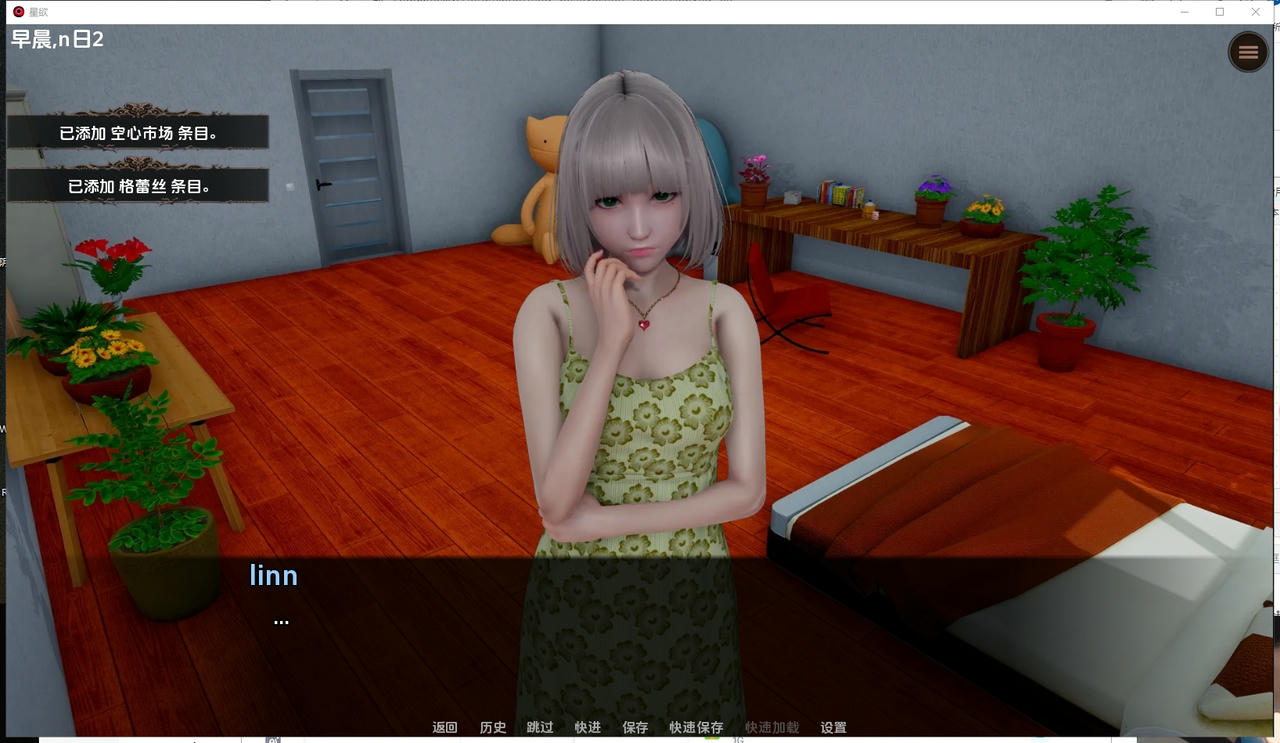
Task: Click 快速保存 to quick save
Action: pos(696,727)
